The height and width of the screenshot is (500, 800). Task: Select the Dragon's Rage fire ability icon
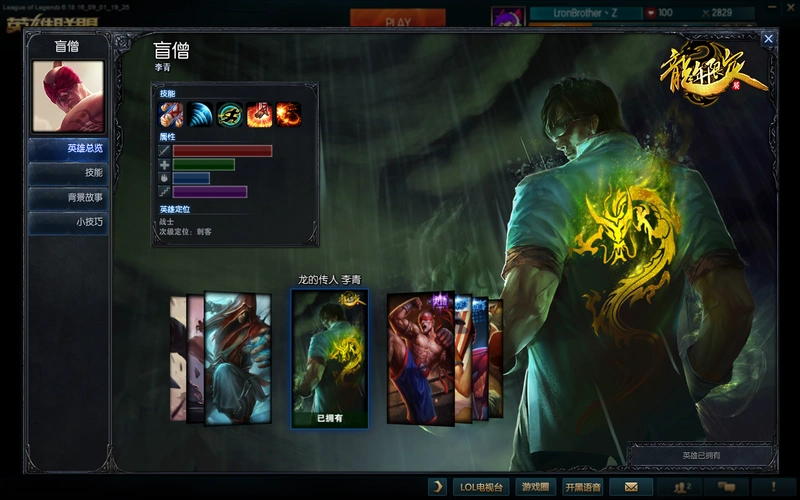tap(288, 114)
